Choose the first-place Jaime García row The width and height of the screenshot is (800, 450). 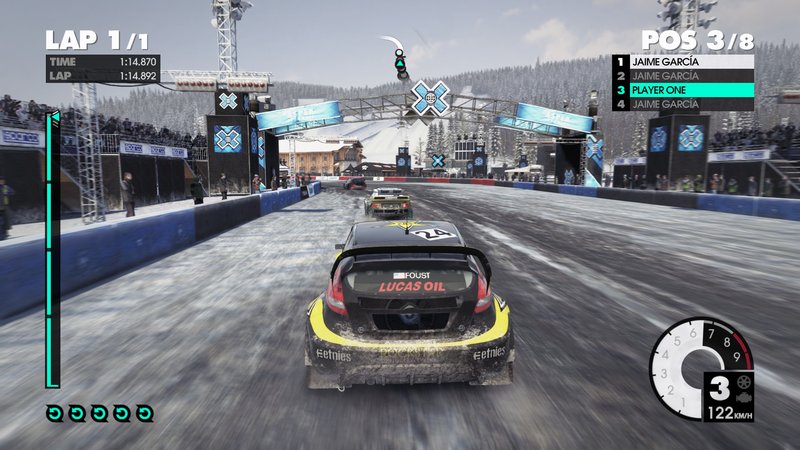tap(683, 61)
